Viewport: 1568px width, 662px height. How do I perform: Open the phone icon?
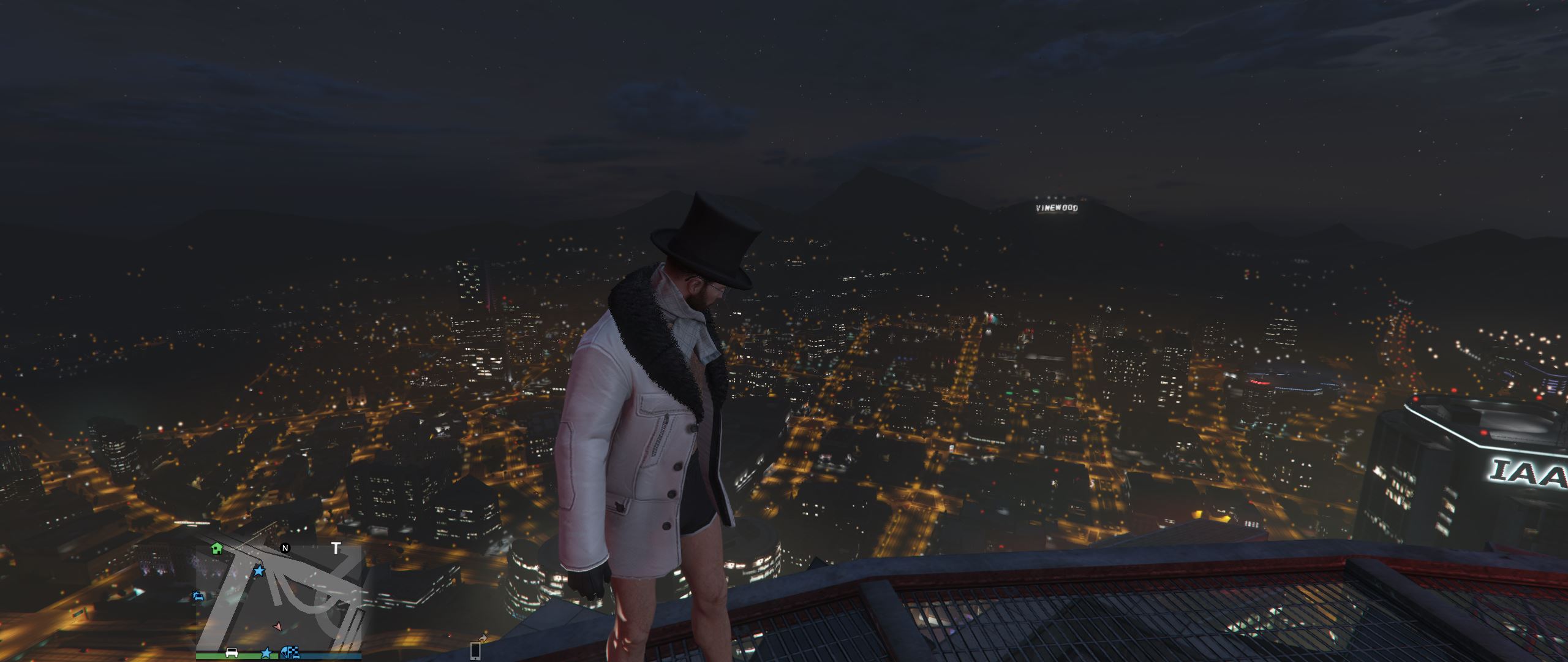tap(475, 650)
